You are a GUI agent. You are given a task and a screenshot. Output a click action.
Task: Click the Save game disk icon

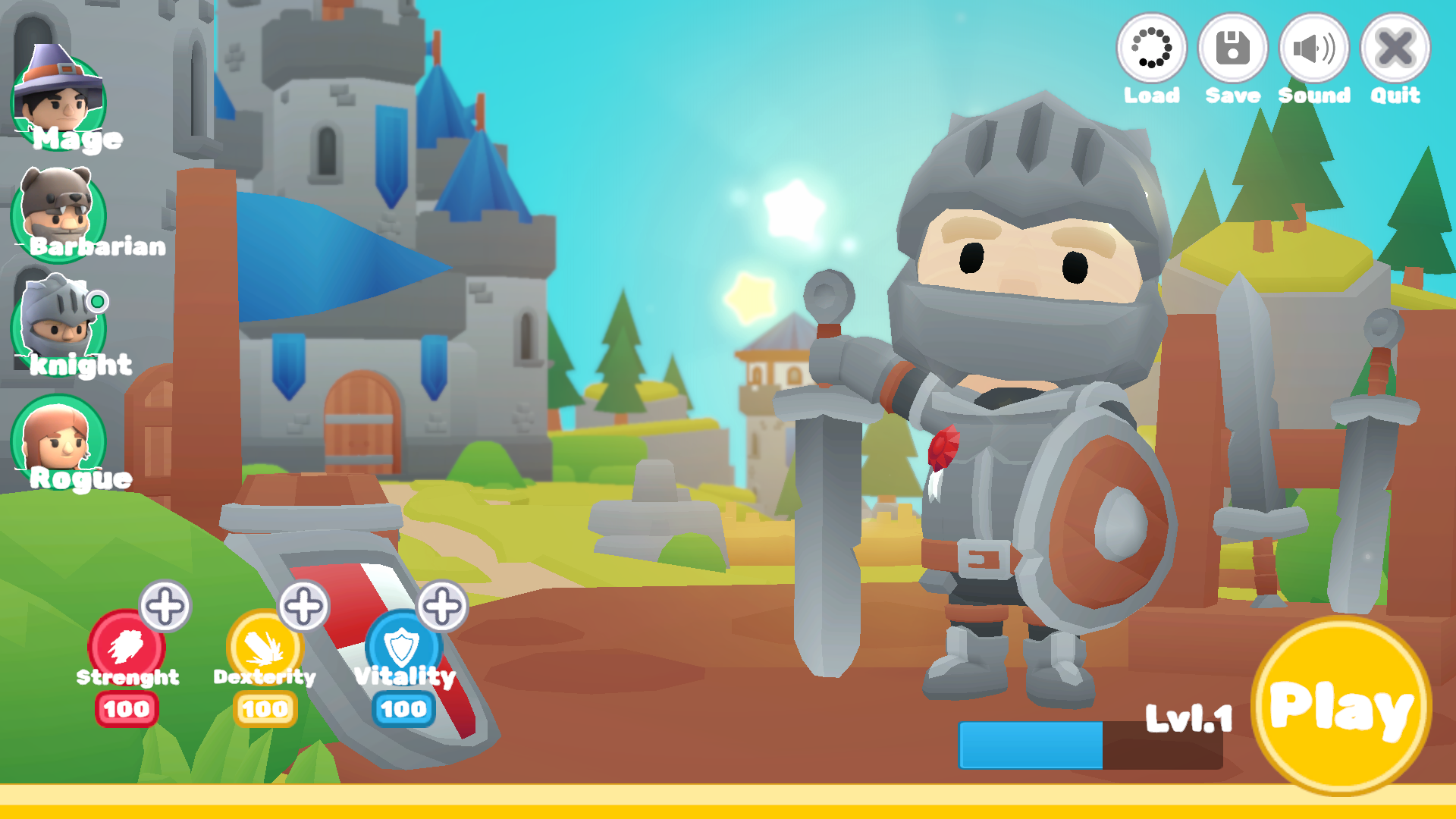point(1232,49)
